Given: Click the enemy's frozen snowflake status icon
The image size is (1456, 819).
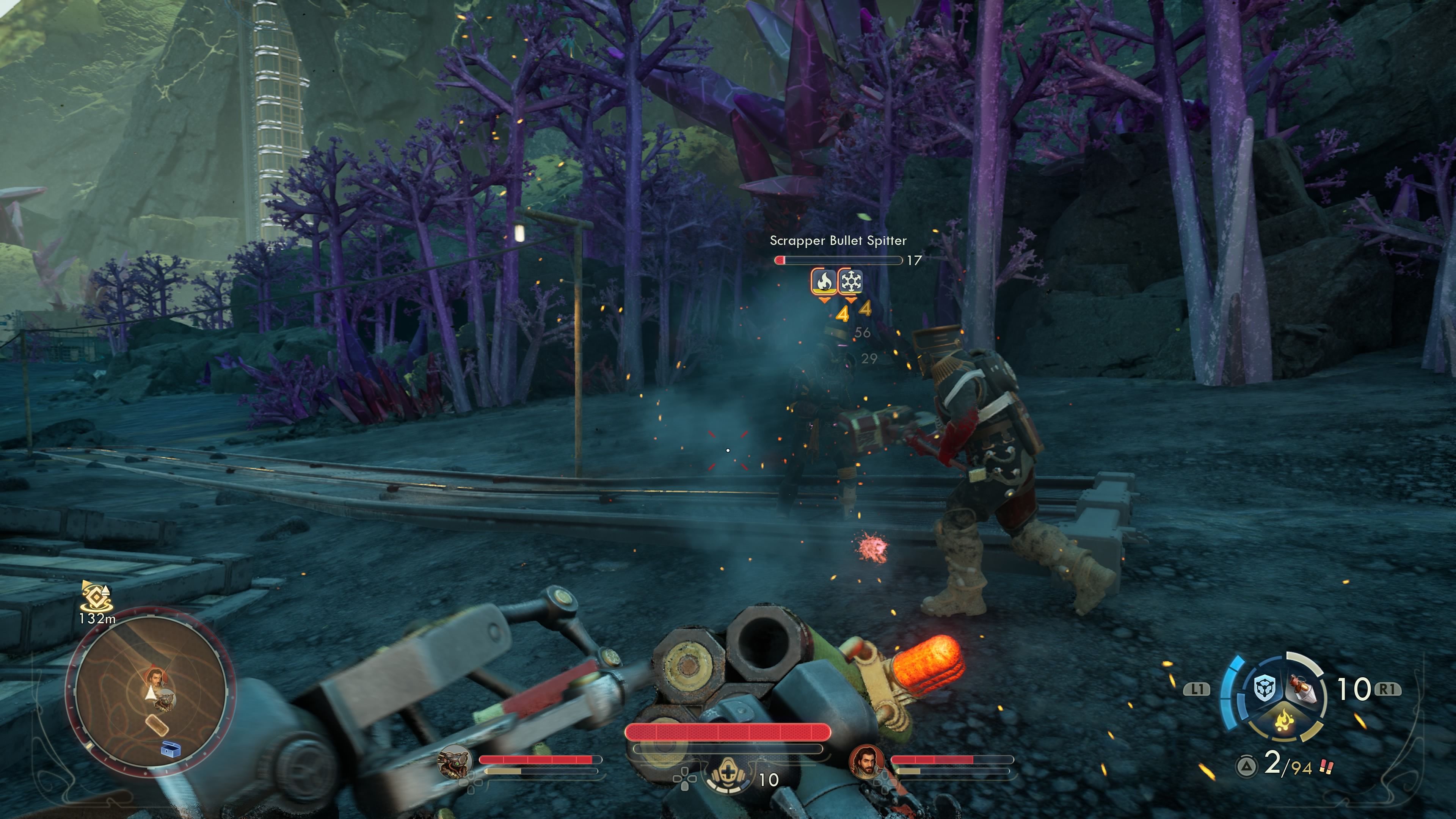Looking at the screenshot, I should 850,281.
